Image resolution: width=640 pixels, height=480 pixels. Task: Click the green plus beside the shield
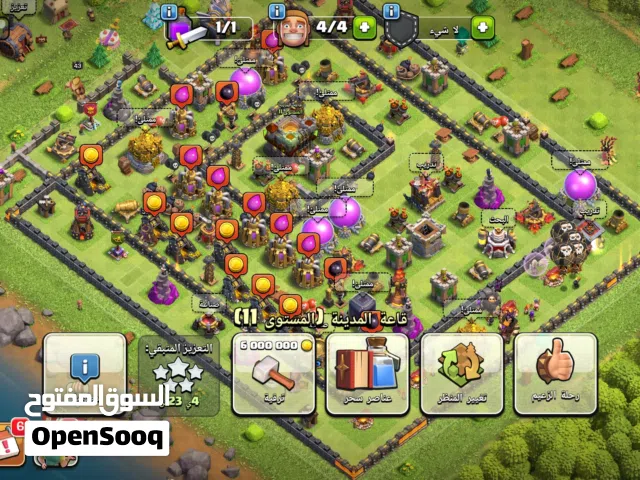(484, 27)
